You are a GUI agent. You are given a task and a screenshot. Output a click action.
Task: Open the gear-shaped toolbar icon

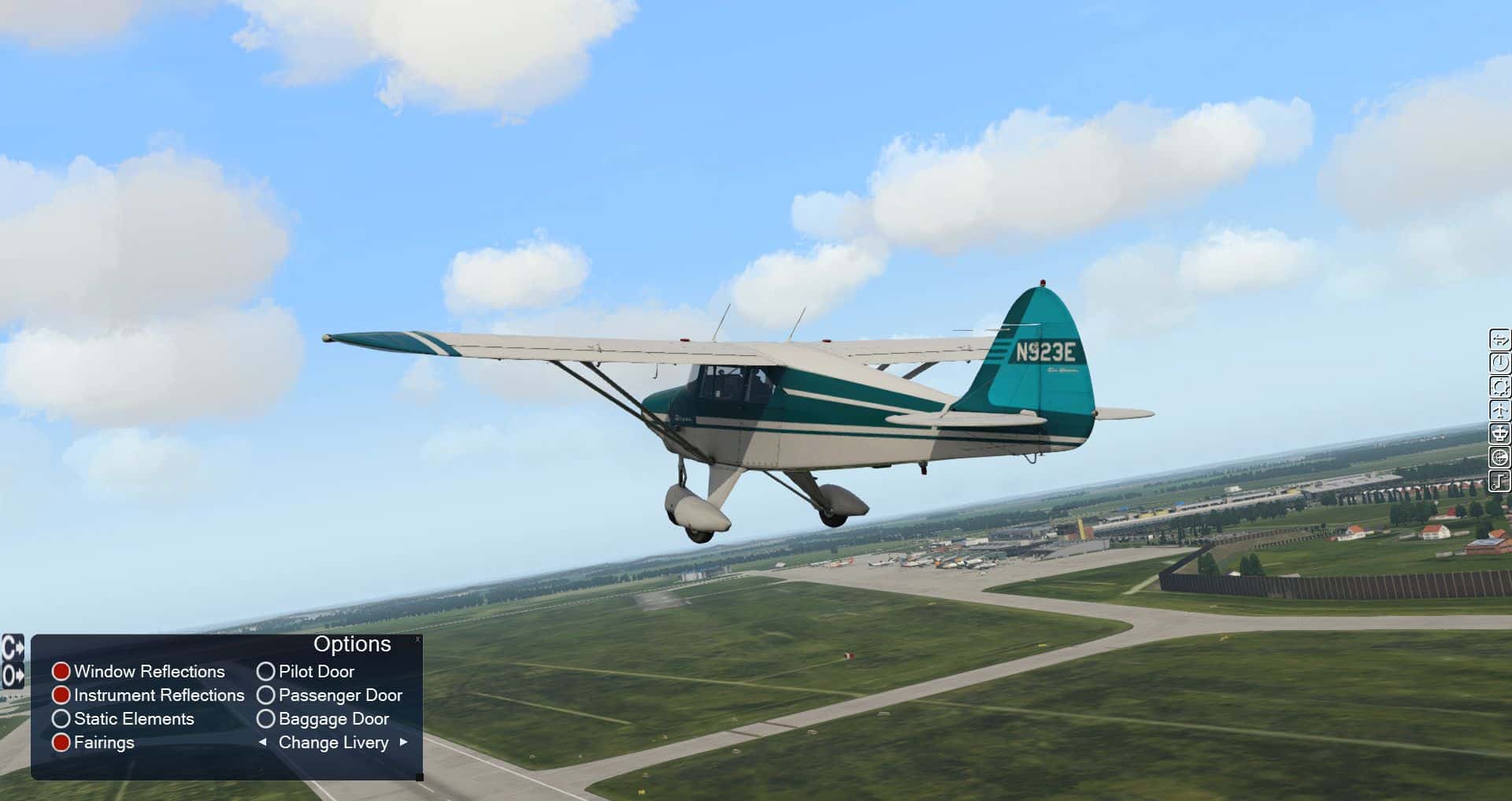tap(1500, 387)
